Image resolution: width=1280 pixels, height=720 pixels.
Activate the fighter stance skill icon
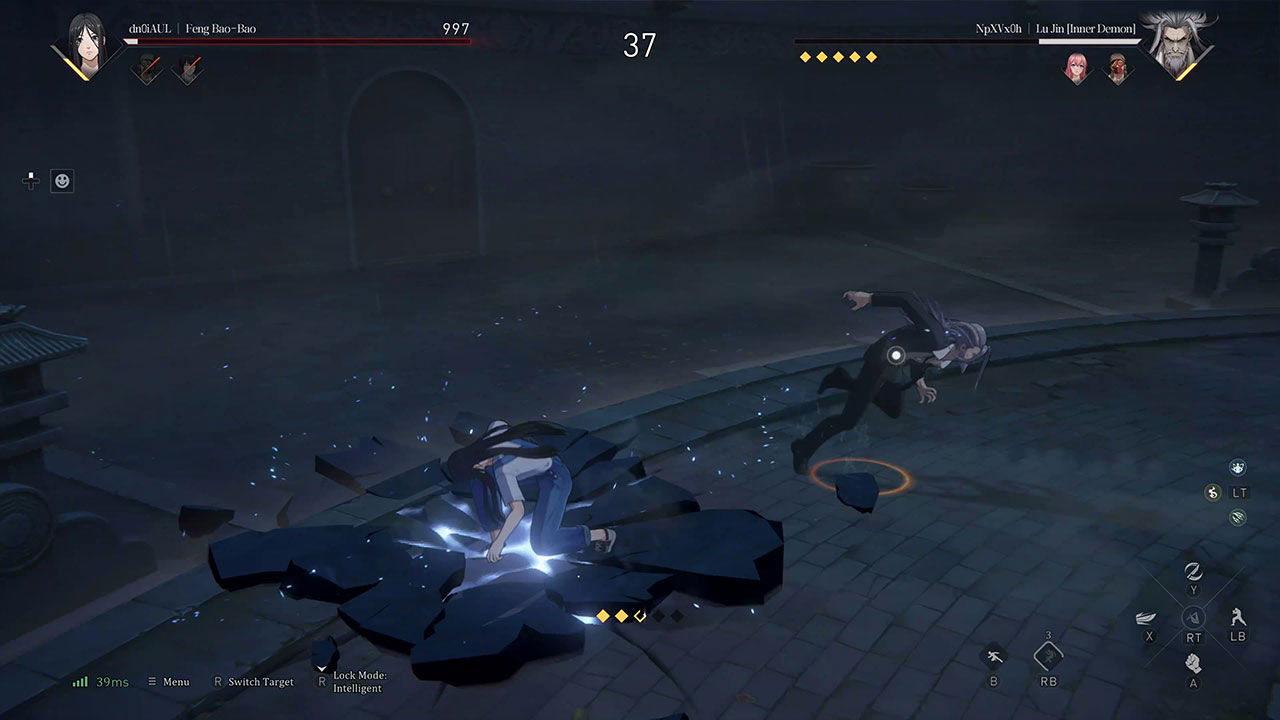click(x=1238, y=616)
